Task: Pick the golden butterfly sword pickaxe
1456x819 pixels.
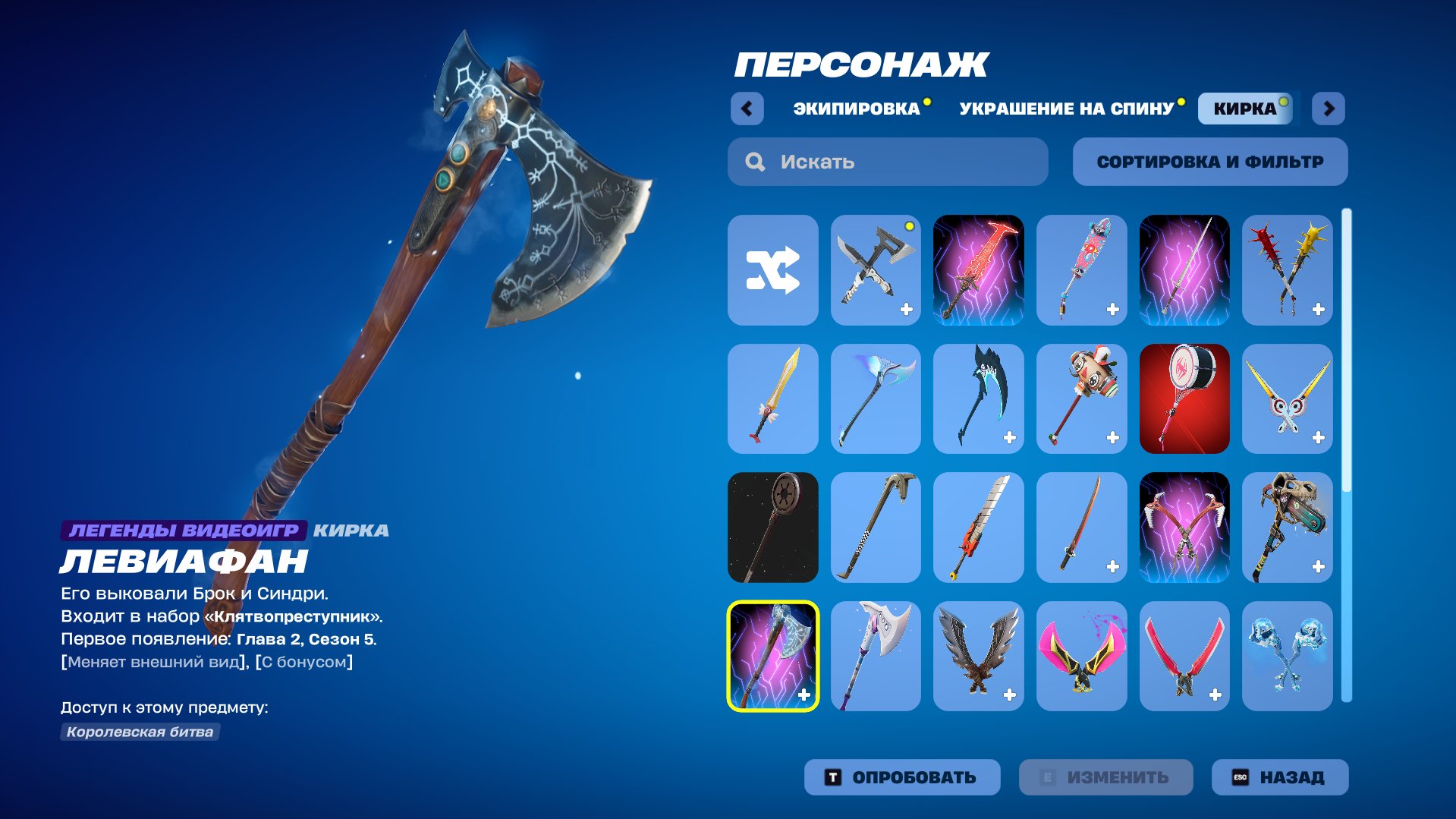Action: (772, 400)
